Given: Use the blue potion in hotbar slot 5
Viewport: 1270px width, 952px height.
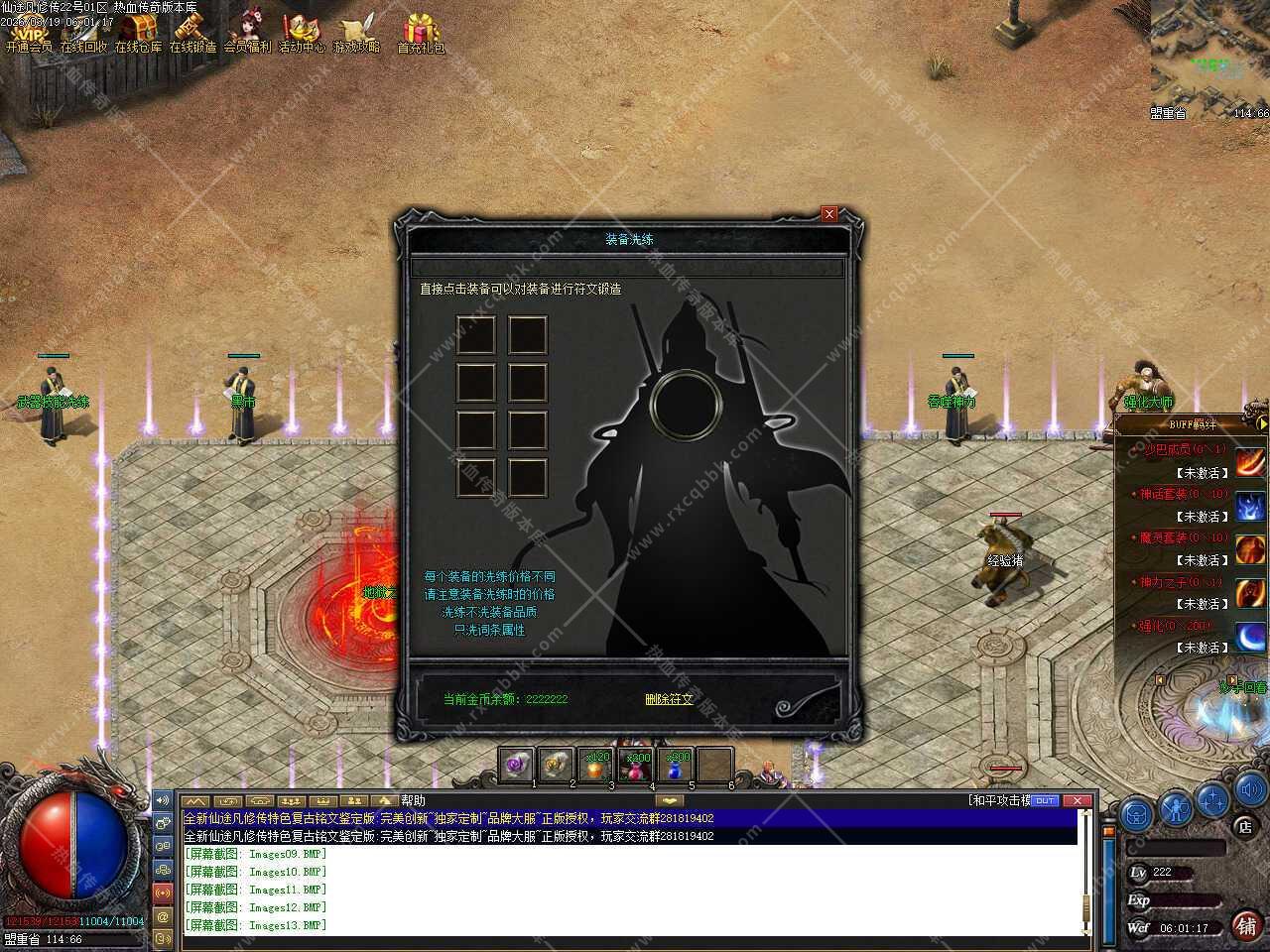Looking at the screenshot, I should click(676, 766).
